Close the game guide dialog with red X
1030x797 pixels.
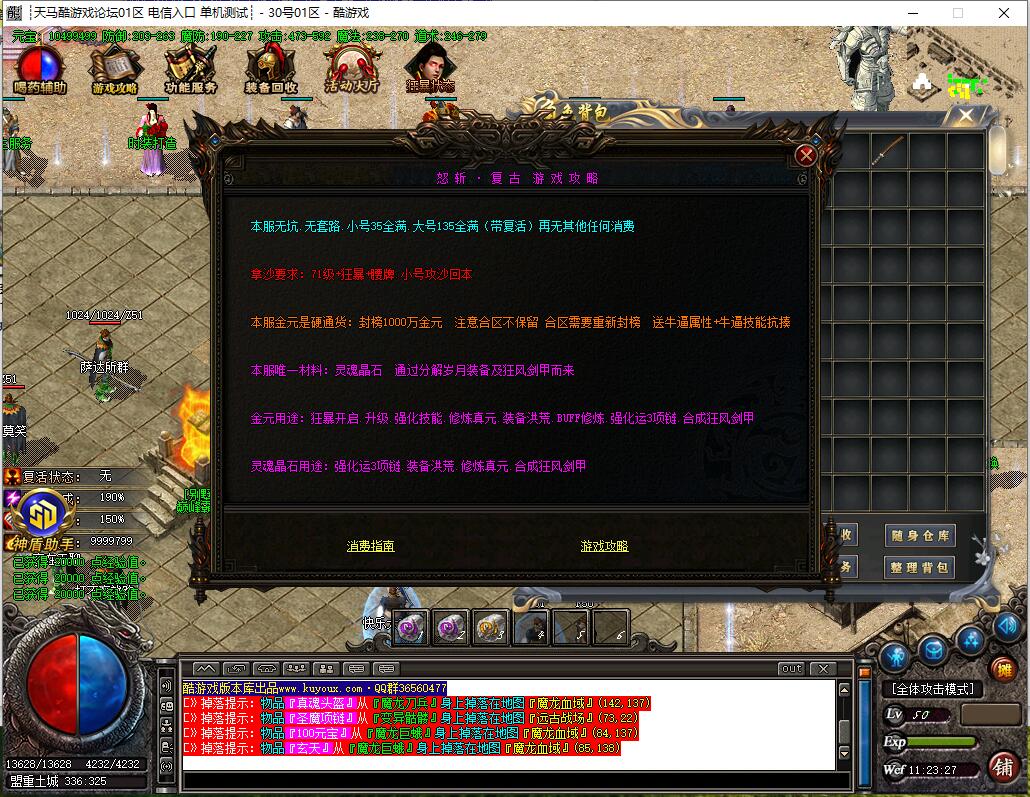806,155
